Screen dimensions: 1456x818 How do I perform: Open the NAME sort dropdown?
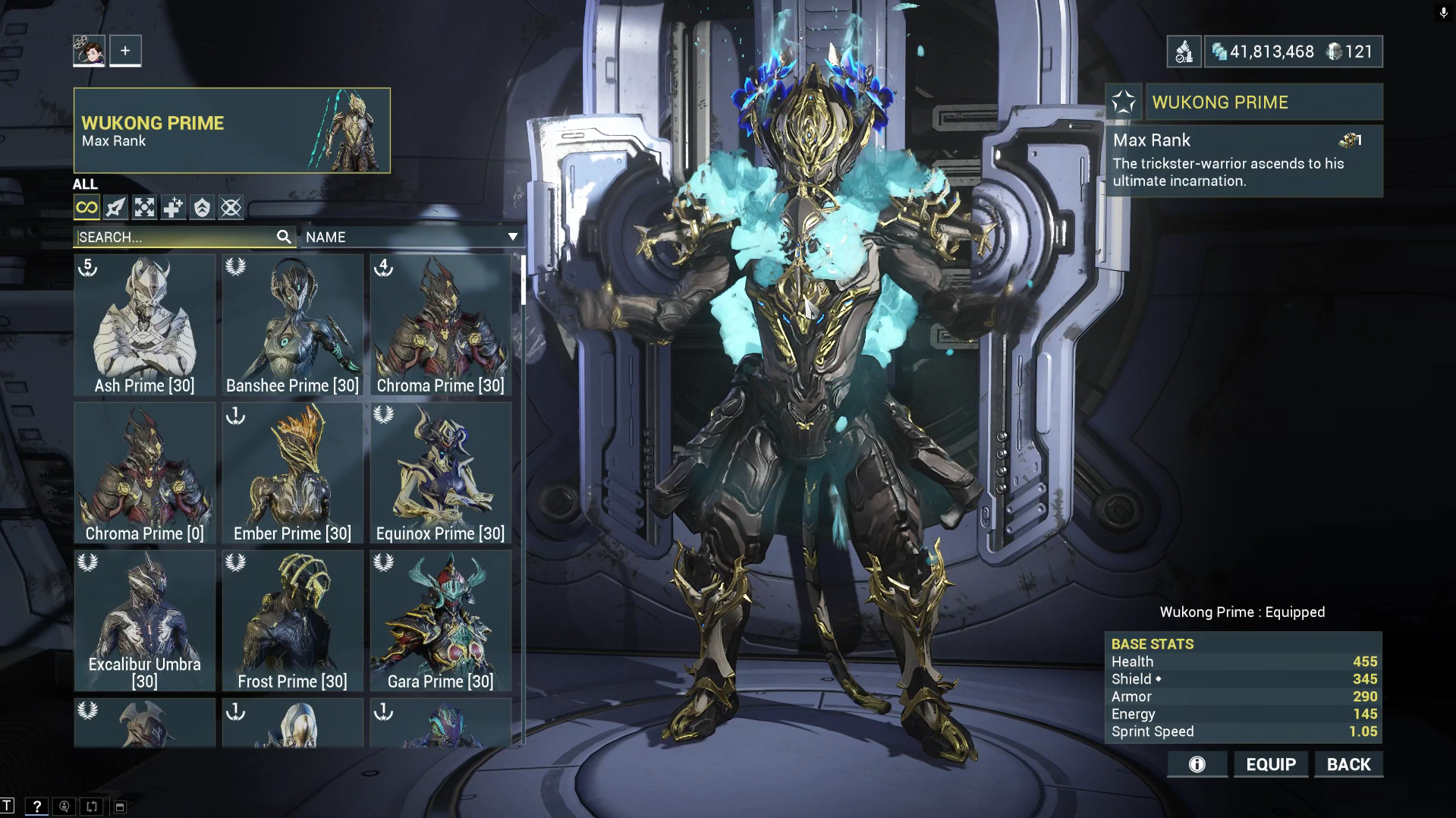411,237
